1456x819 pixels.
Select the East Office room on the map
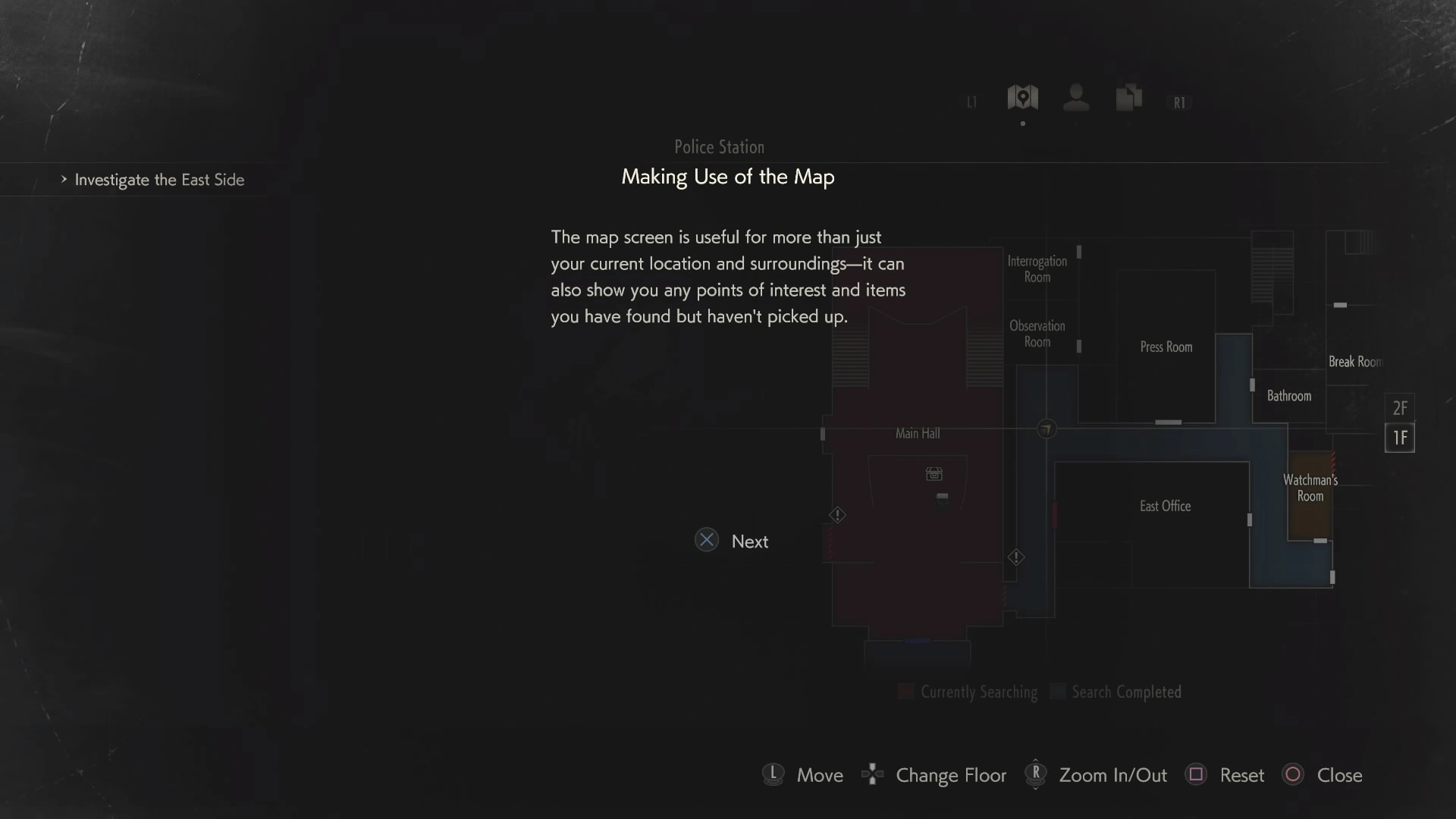(x=1165, y=506)
